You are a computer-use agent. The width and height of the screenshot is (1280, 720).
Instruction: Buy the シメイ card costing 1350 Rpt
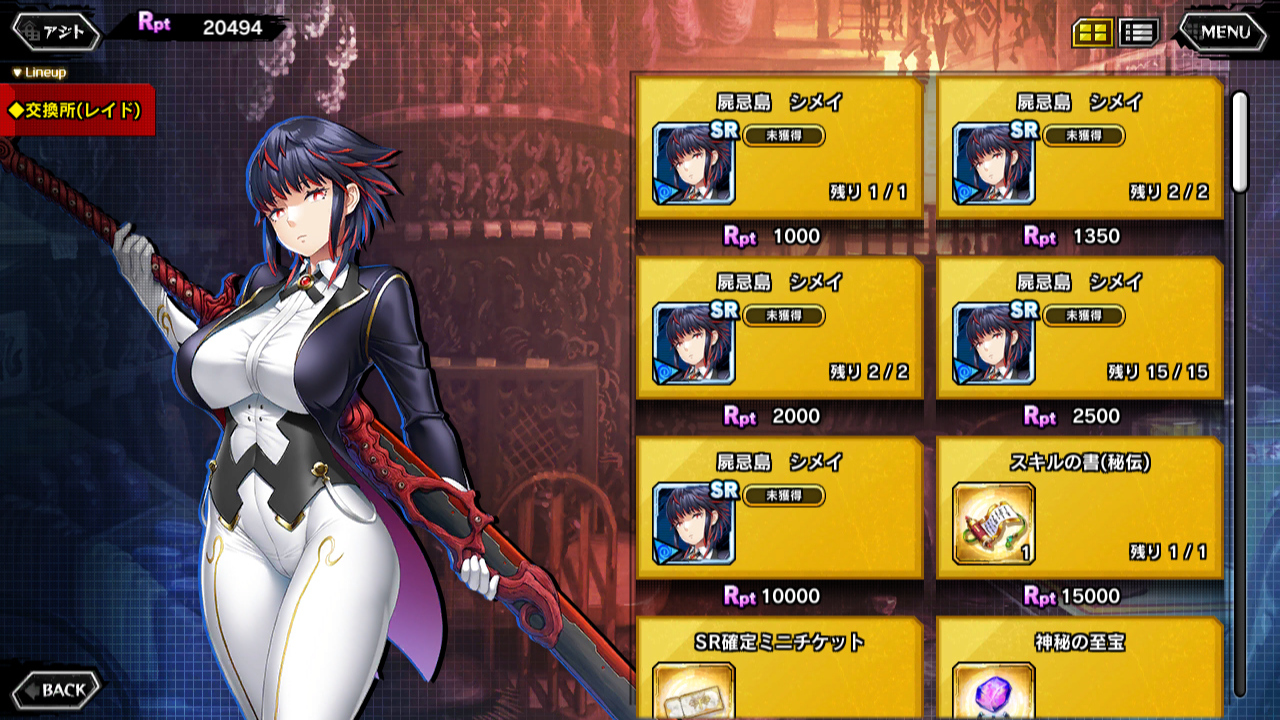(x=1080, y=149)
